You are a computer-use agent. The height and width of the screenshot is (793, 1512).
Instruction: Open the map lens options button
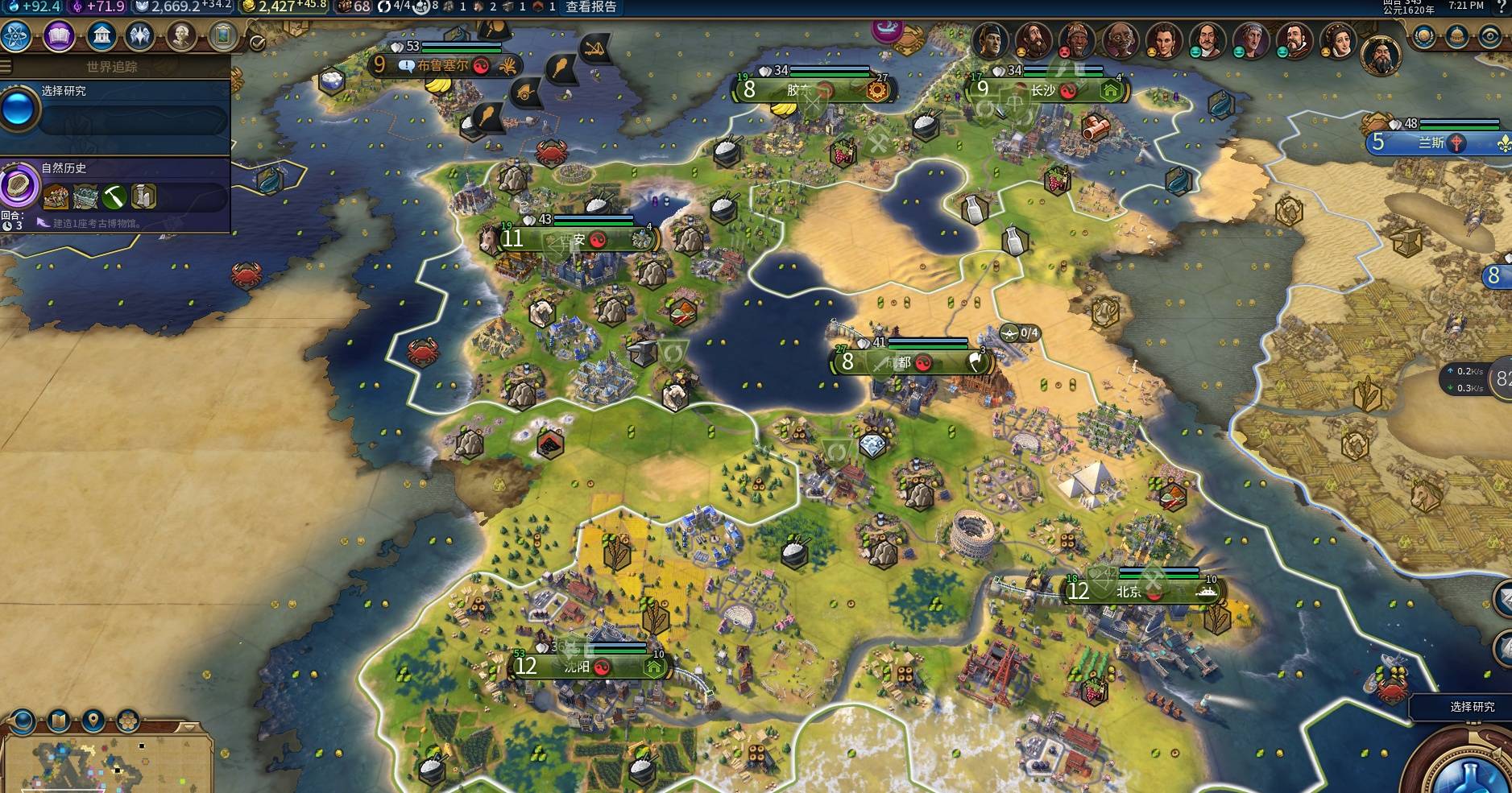pos(58,720)
